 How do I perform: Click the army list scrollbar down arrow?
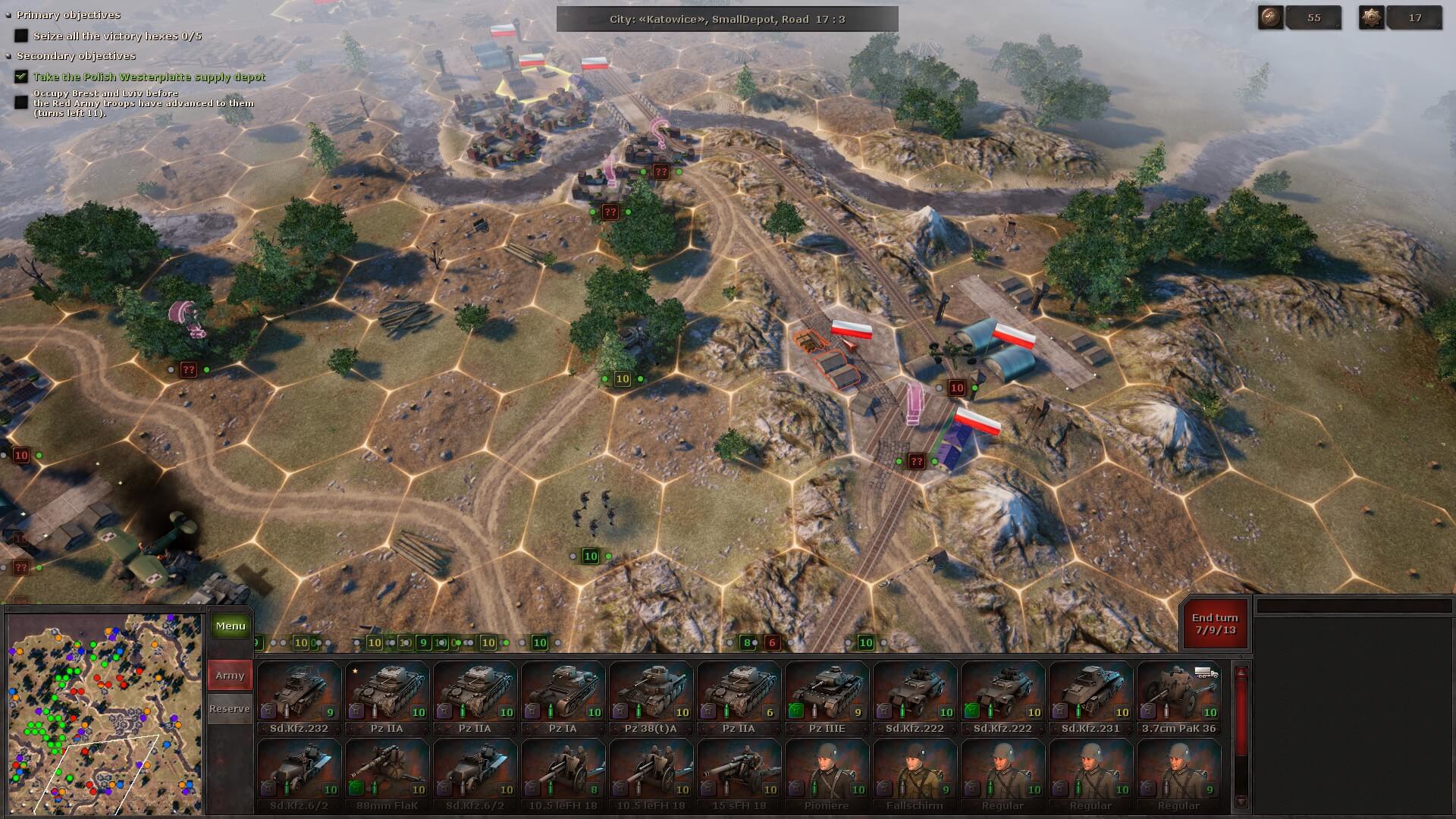coord(1241,802)
